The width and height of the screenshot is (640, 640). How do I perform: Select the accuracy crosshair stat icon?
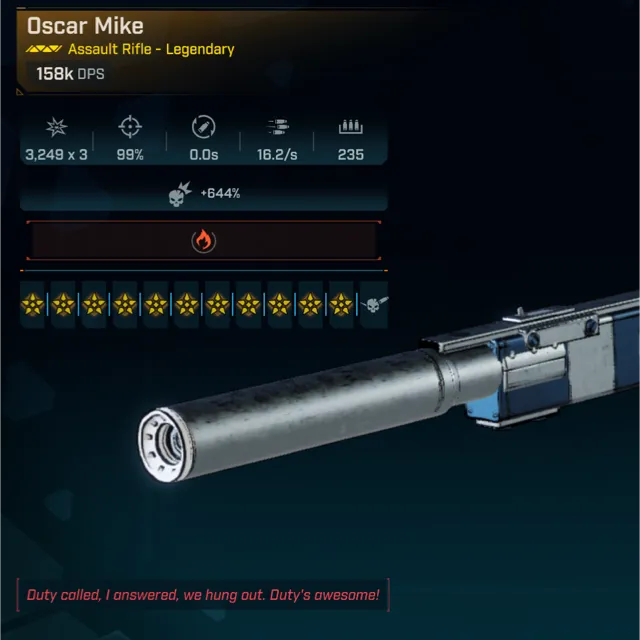pos(129,128)
